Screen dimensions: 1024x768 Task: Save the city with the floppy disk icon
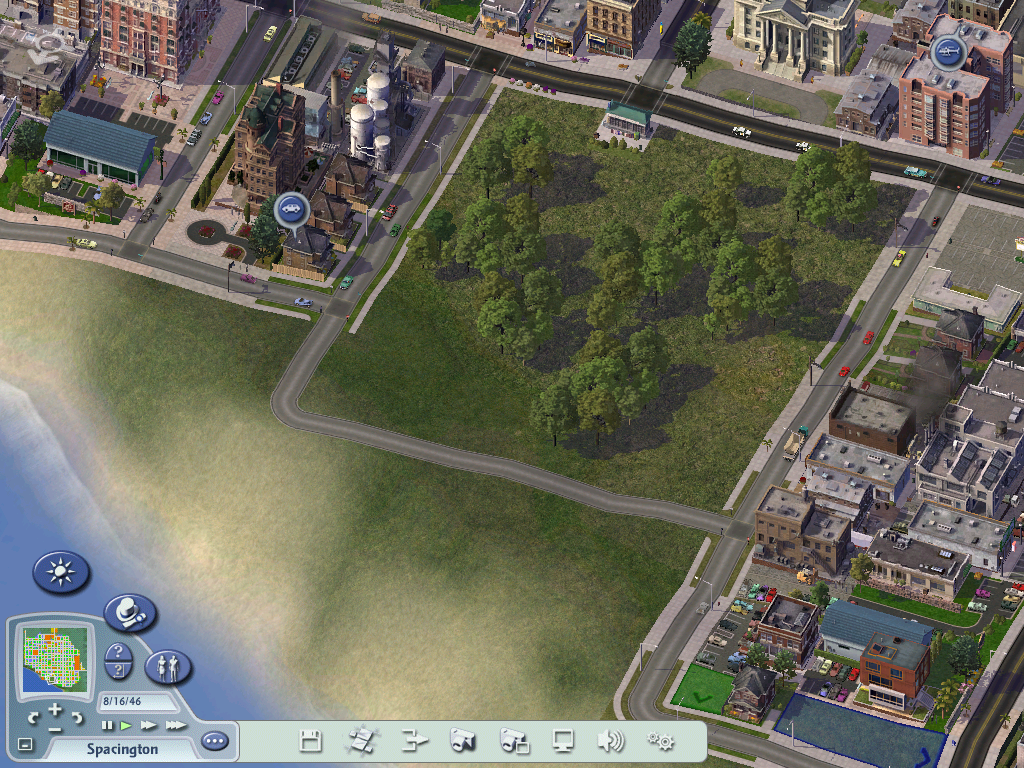tap(311, 741)
